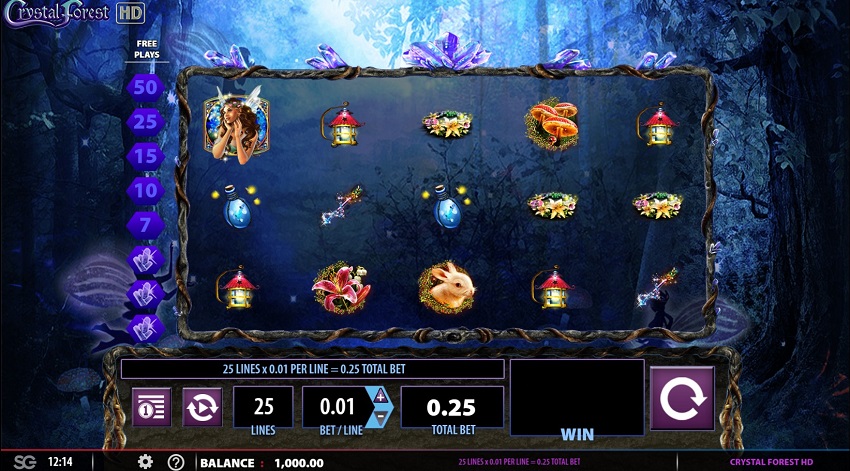
Task: Increase bet per line with plus
Action: coord(380,396)
